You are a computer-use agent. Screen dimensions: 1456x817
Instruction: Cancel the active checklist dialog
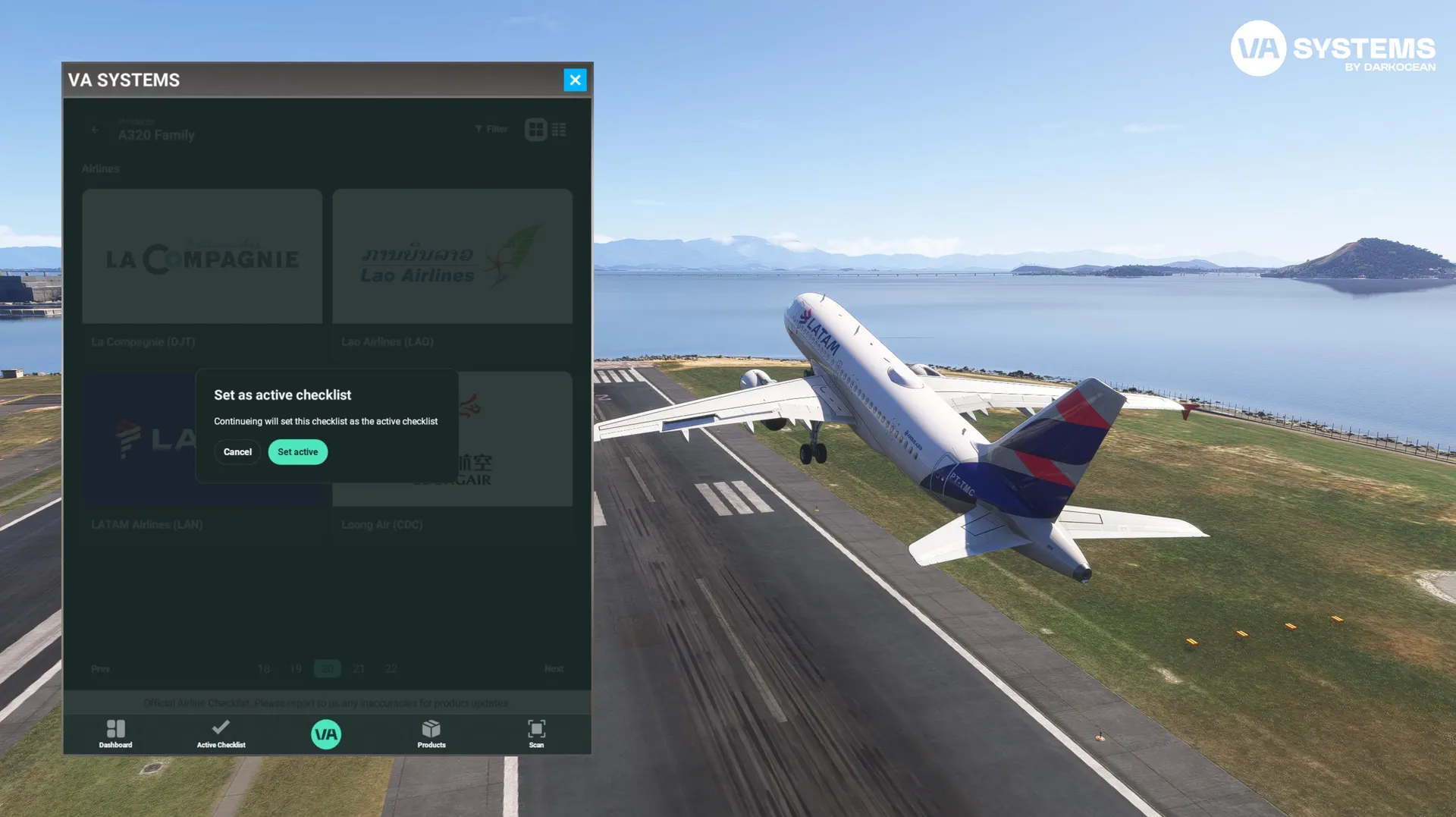pyautogui.click(x=237, y=452)
